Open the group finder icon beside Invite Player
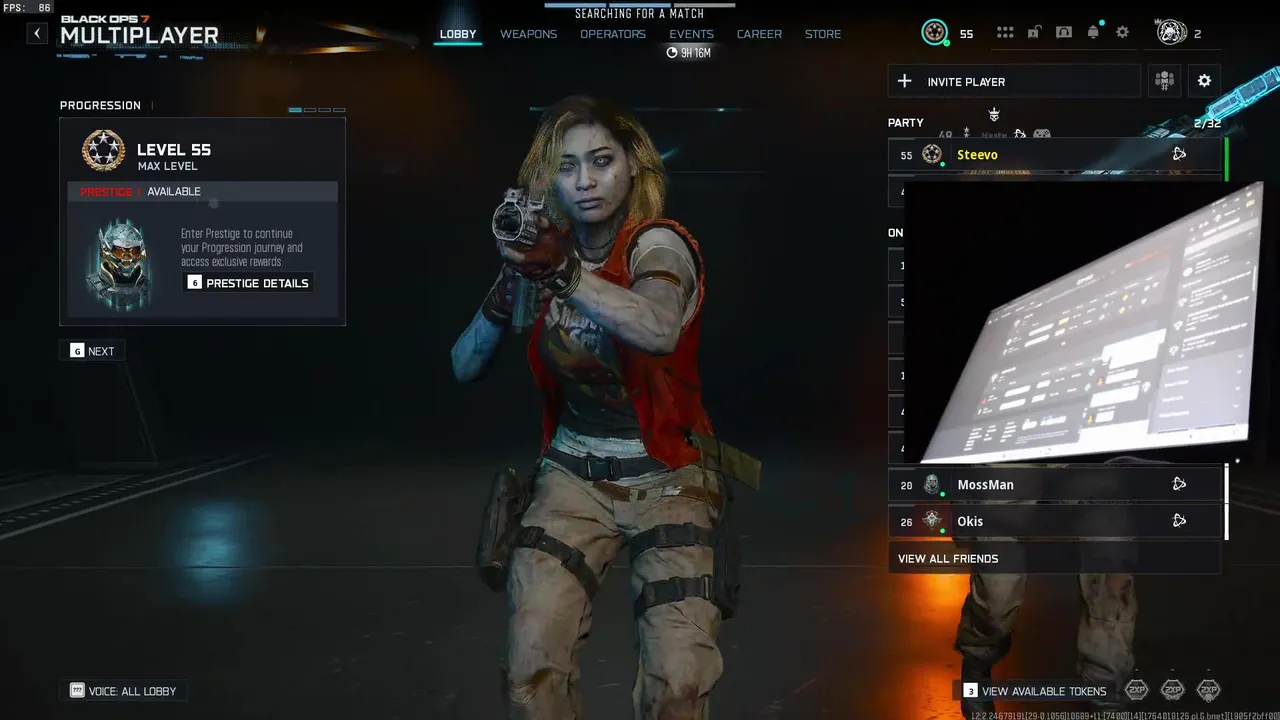Viewport: 1280px width, 720px height. 1164,81
